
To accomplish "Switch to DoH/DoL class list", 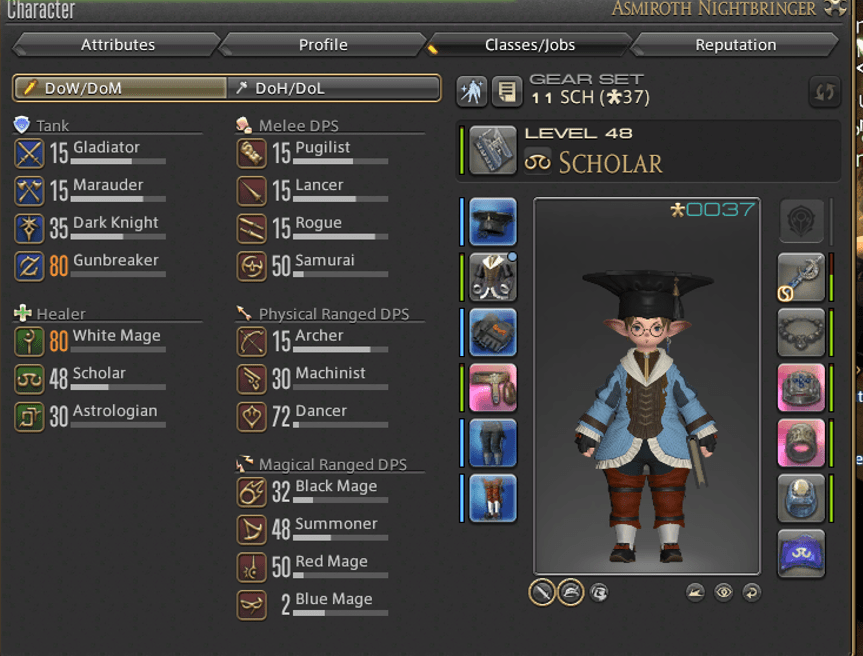I will [x=335, y=88].
